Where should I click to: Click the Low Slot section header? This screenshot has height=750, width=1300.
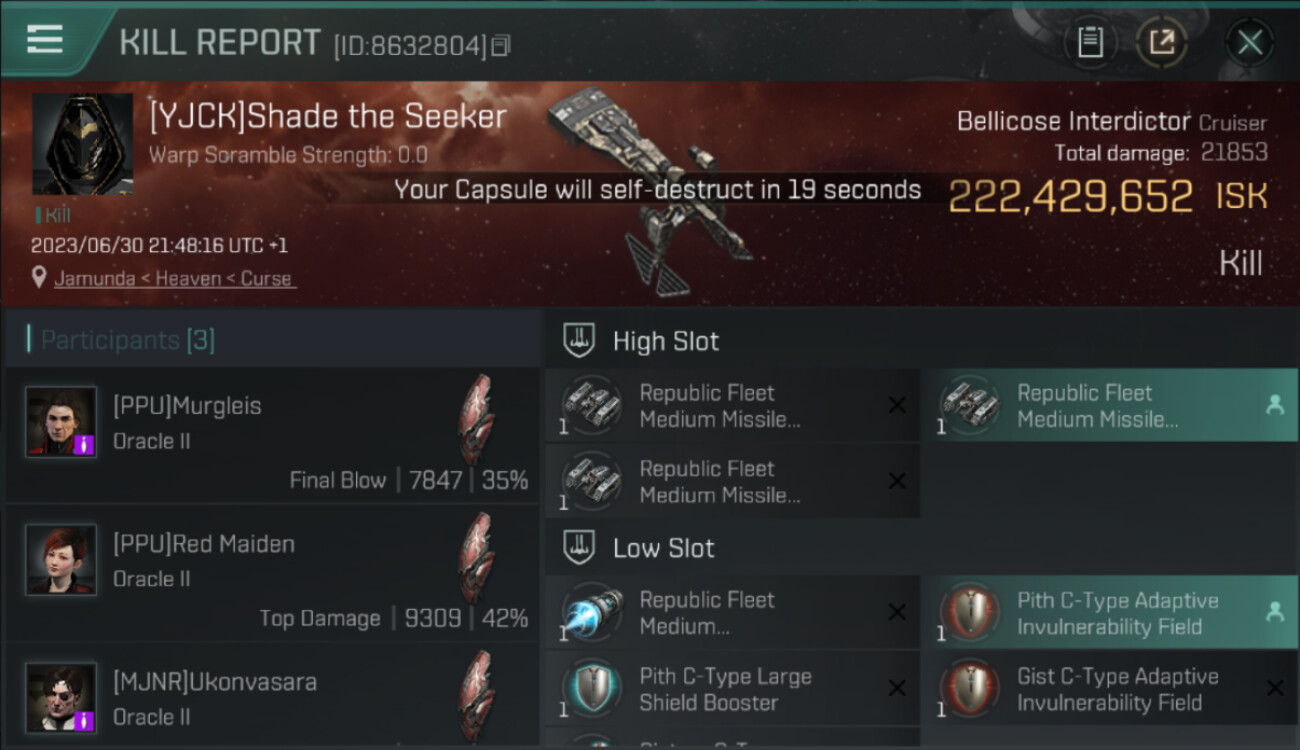pyautogui.click(x=663, y=548)
